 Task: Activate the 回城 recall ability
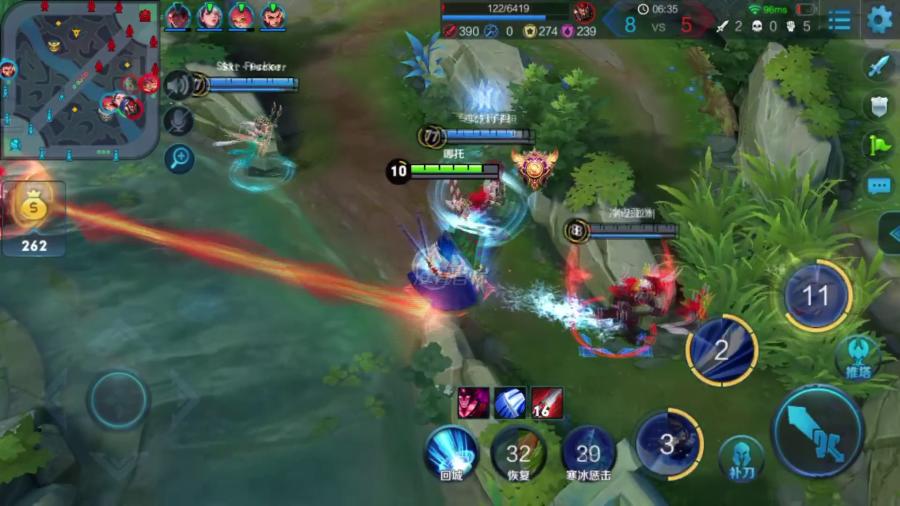[451, 452]
